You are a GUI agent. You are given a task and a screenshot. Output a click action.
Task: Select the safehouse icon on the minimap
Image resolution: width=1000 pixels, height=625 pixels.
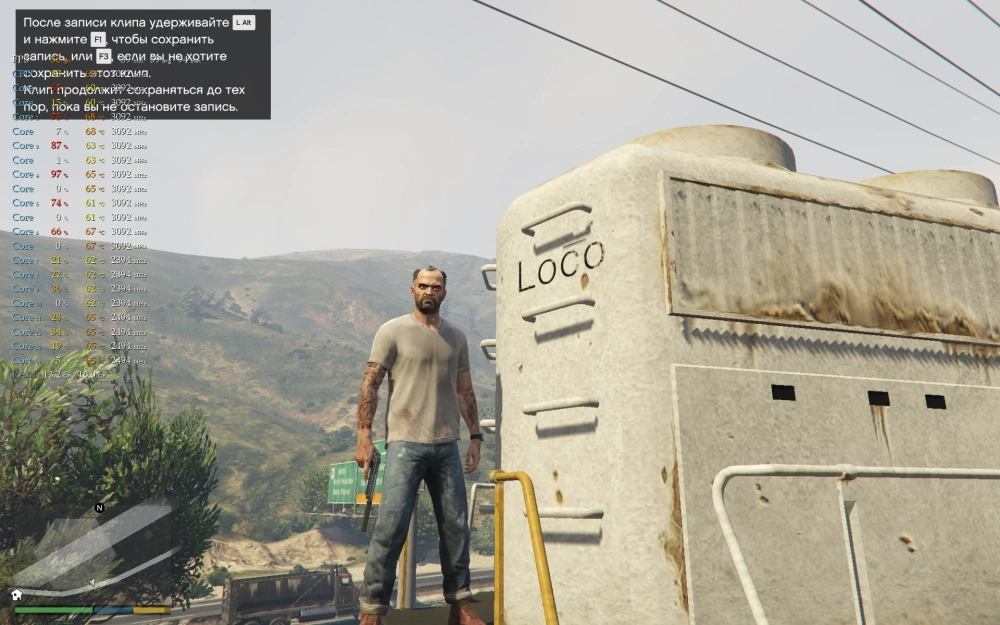[16, 594]
